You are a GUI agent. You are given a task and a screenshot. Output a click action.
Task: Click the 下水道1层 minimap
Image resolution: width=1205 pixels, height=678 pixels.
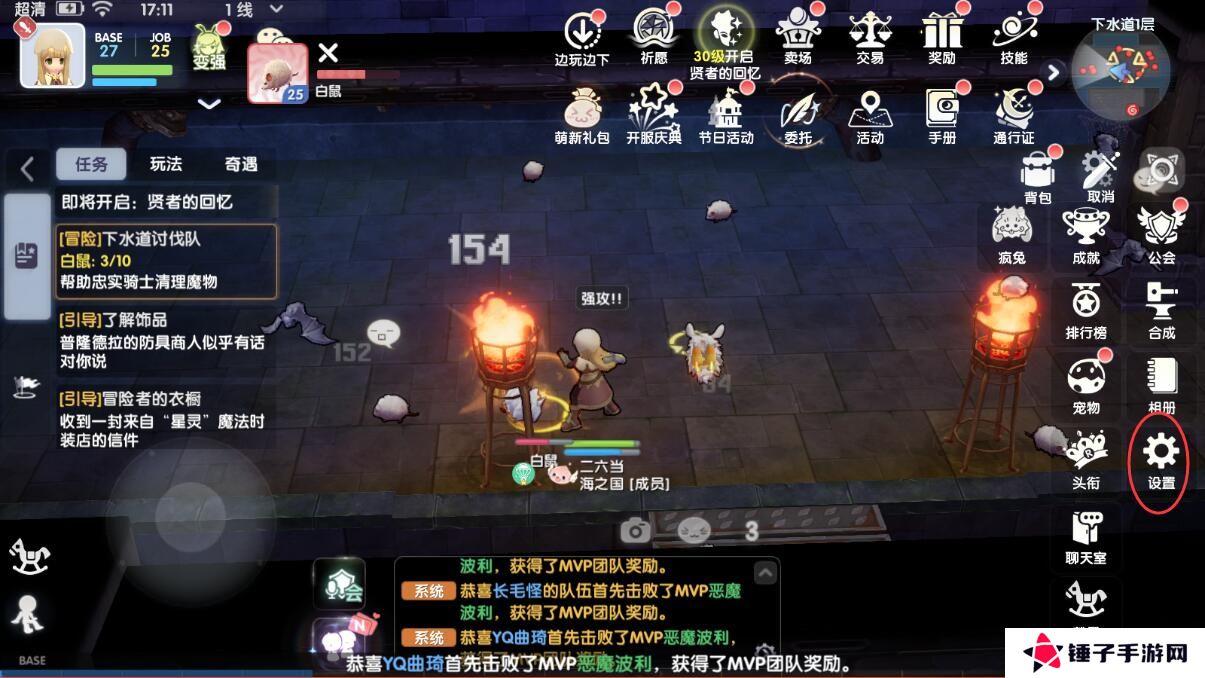(x=1120, y=70)
